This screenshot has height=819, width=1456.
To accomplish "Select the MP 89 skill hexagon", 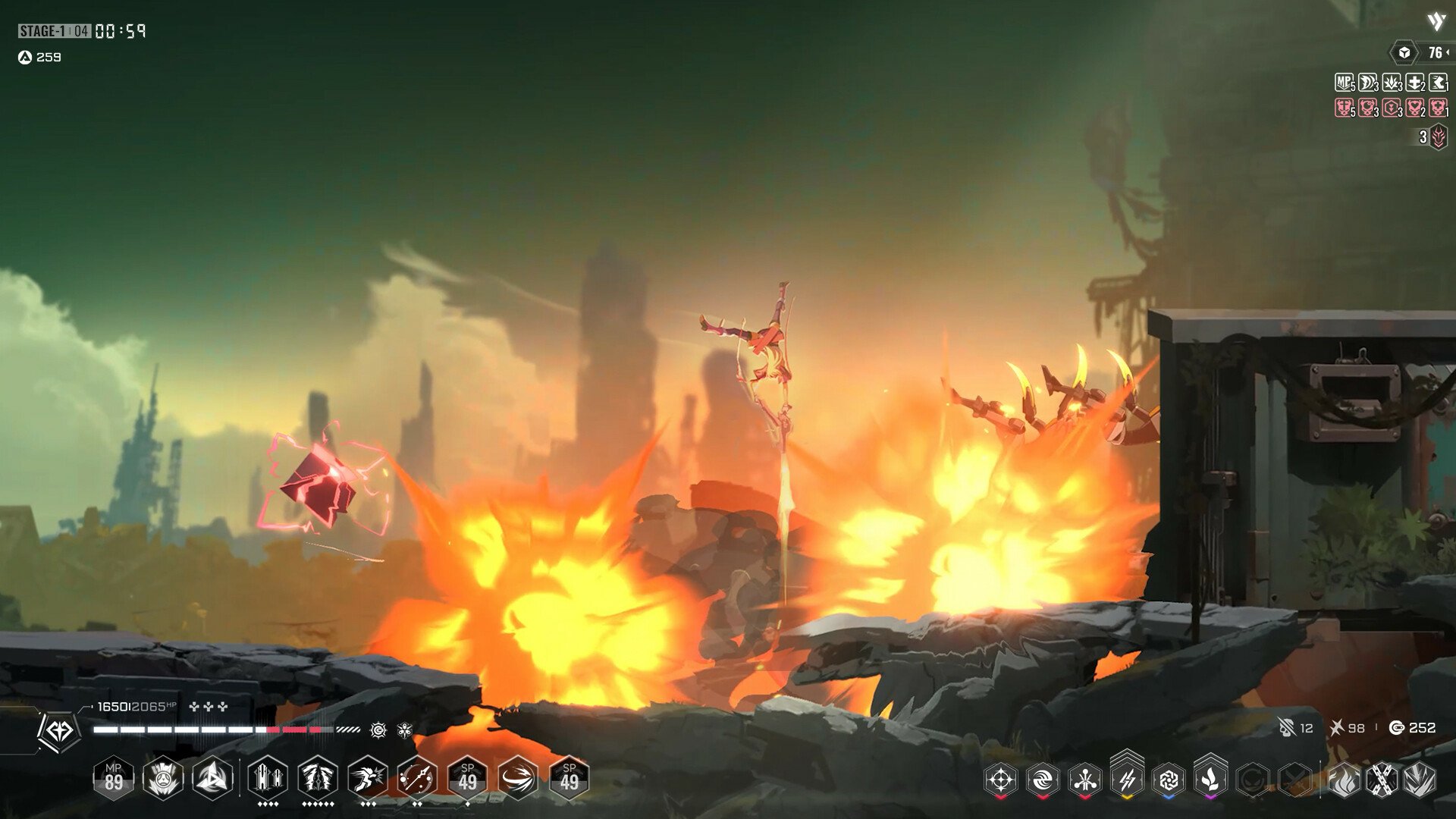I will coord(115,779).
